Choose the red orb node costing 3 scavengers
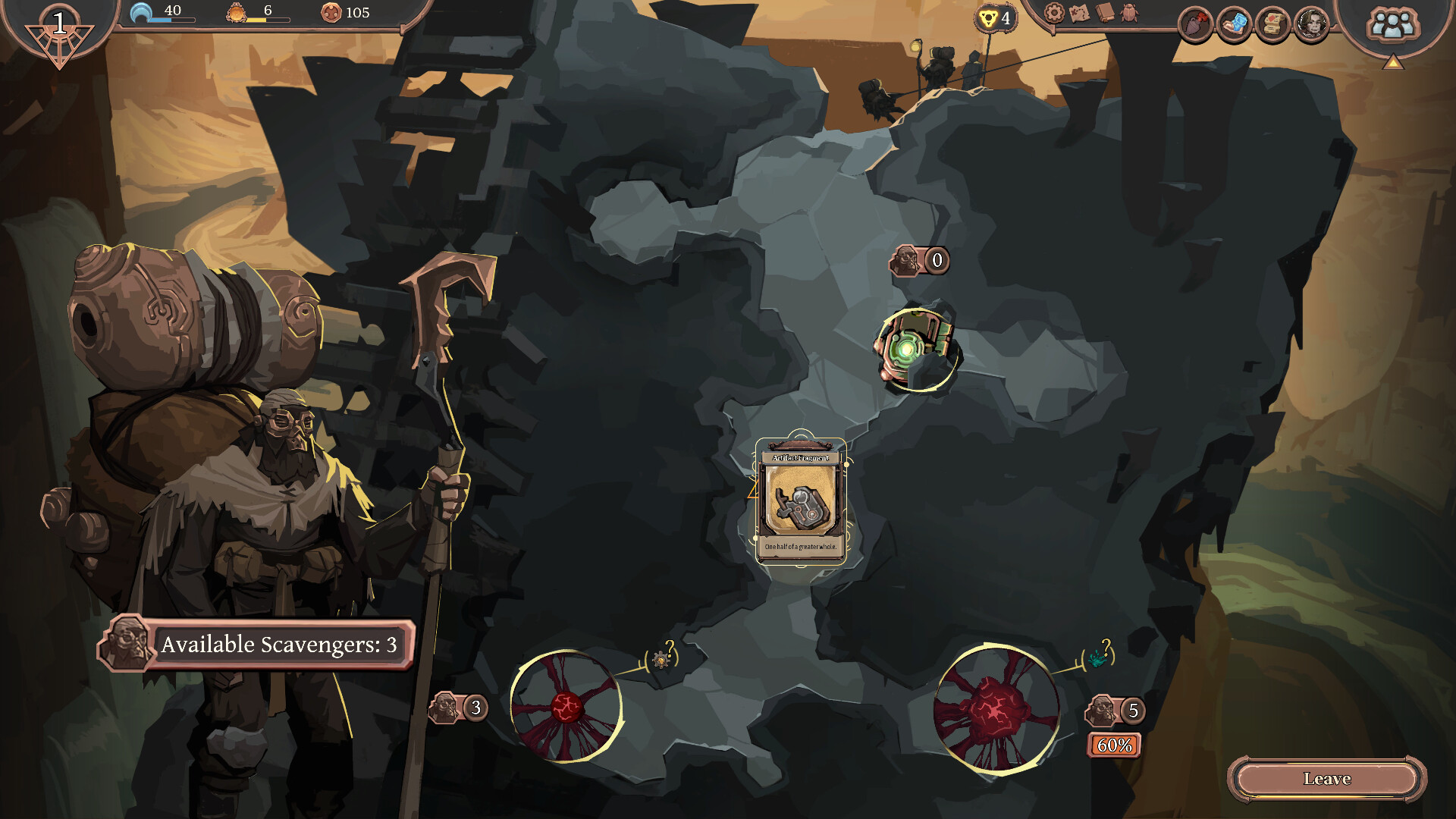The image size is (1456, 819). (x=566, y=706)
